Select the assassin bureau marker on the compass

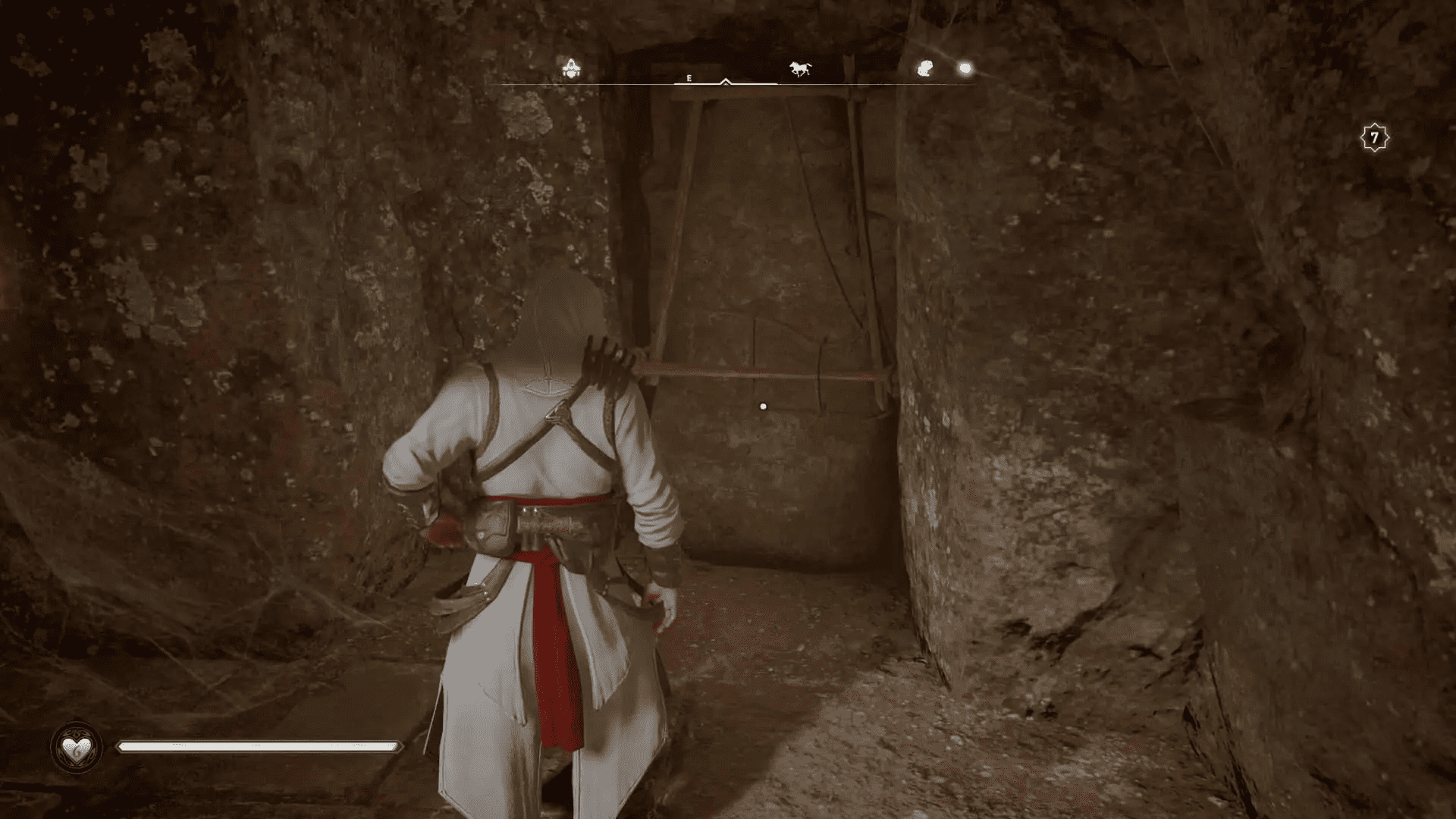571,67
